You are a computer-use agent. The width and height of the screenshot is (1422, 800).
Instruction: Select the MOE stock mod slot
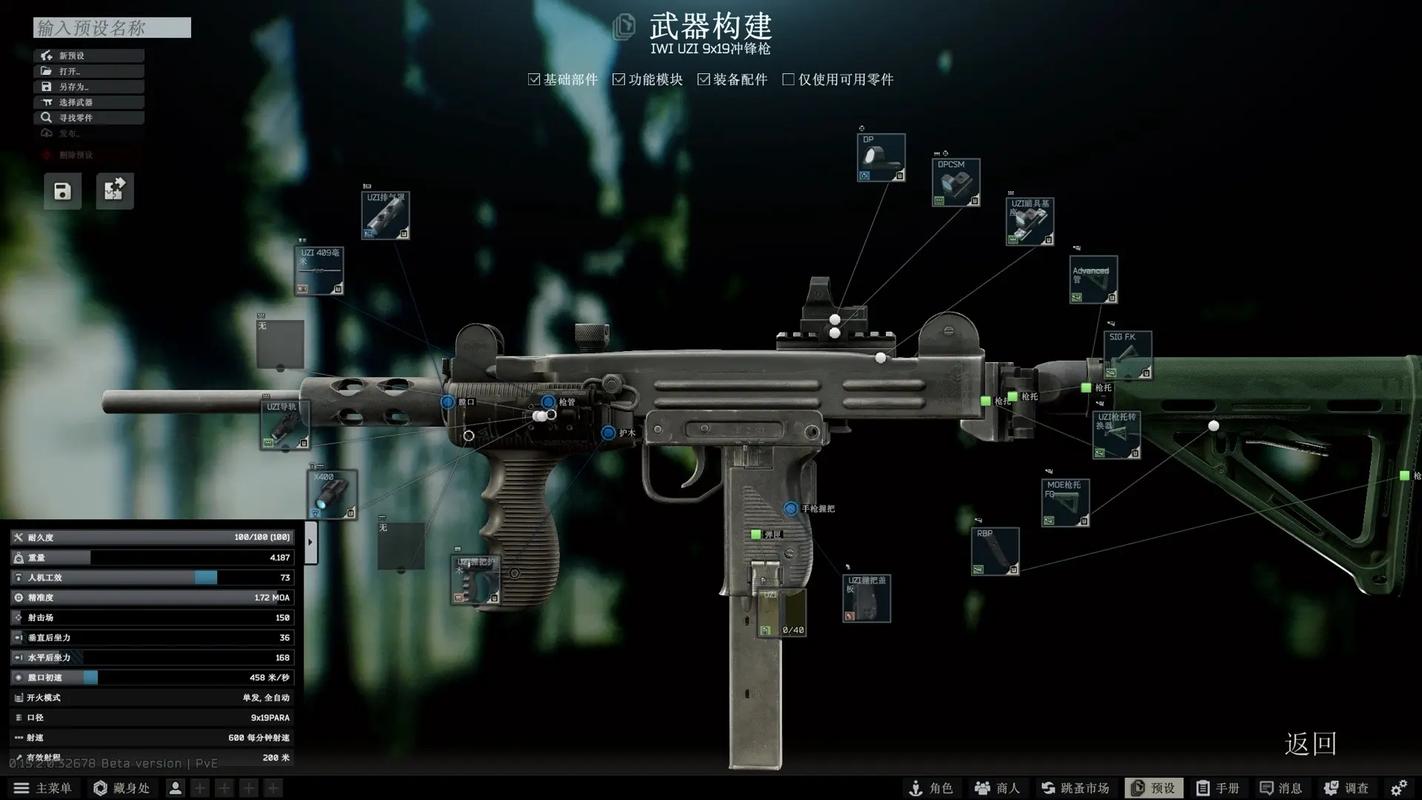(x=1065, y=502)
